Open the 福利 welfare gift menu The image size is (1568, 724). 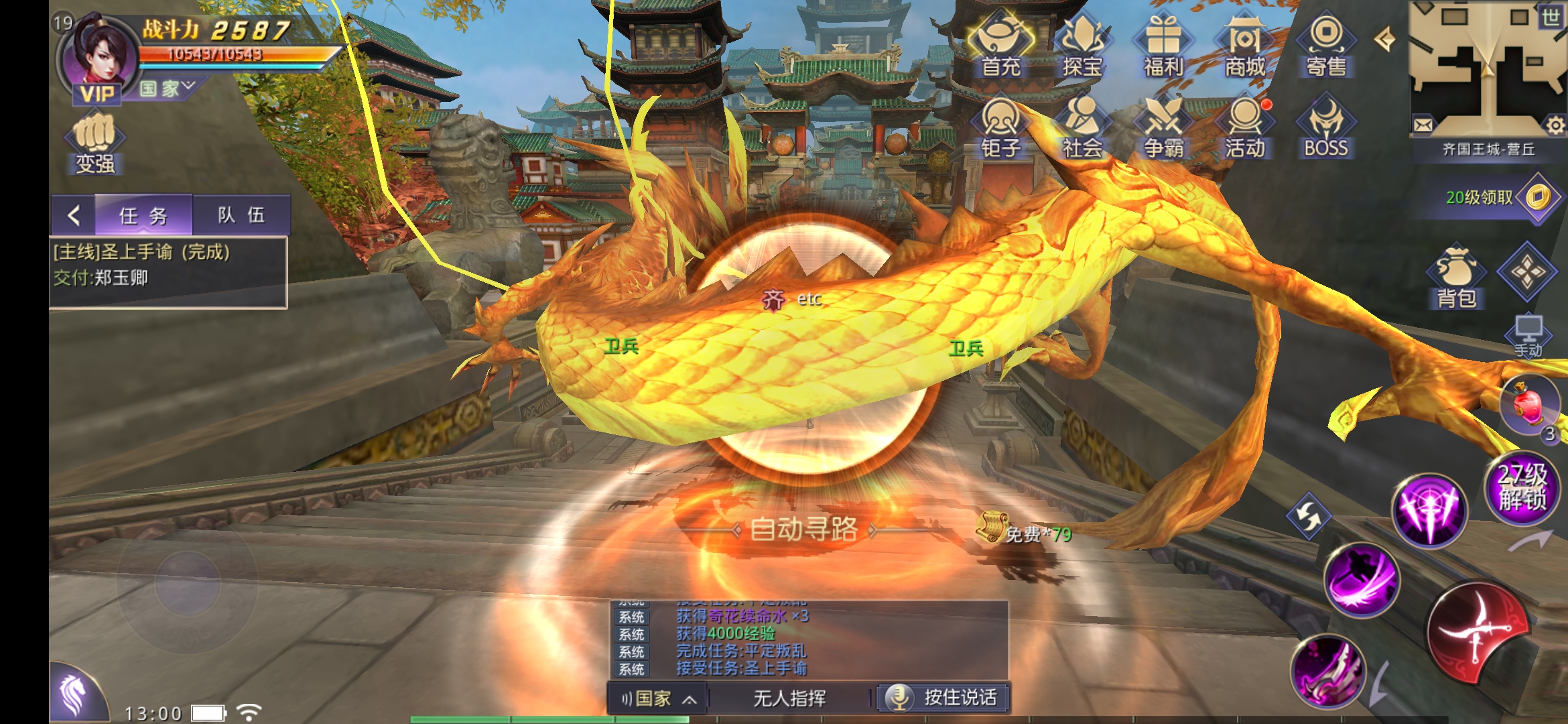point(1163,46)
